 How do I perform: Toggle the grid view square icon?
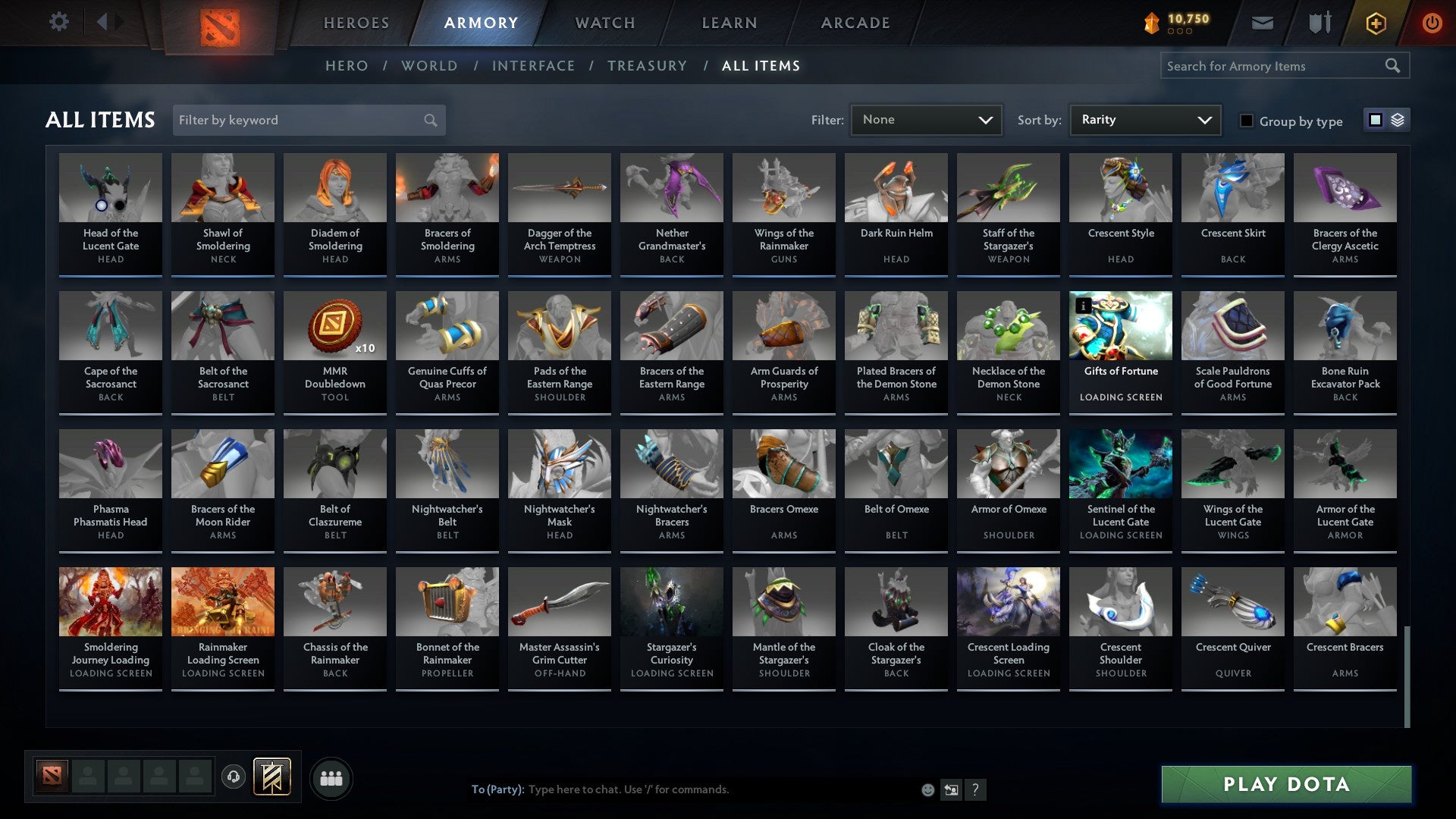[x=1375, y=120]
